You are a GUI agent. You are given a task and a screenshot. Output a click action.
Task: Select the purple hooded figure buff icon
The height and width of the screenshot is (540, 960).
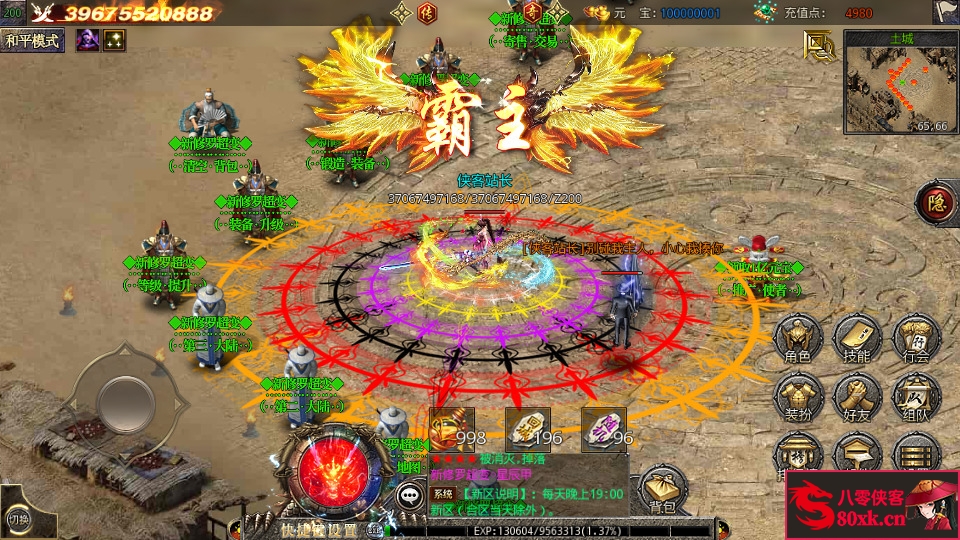88,41
